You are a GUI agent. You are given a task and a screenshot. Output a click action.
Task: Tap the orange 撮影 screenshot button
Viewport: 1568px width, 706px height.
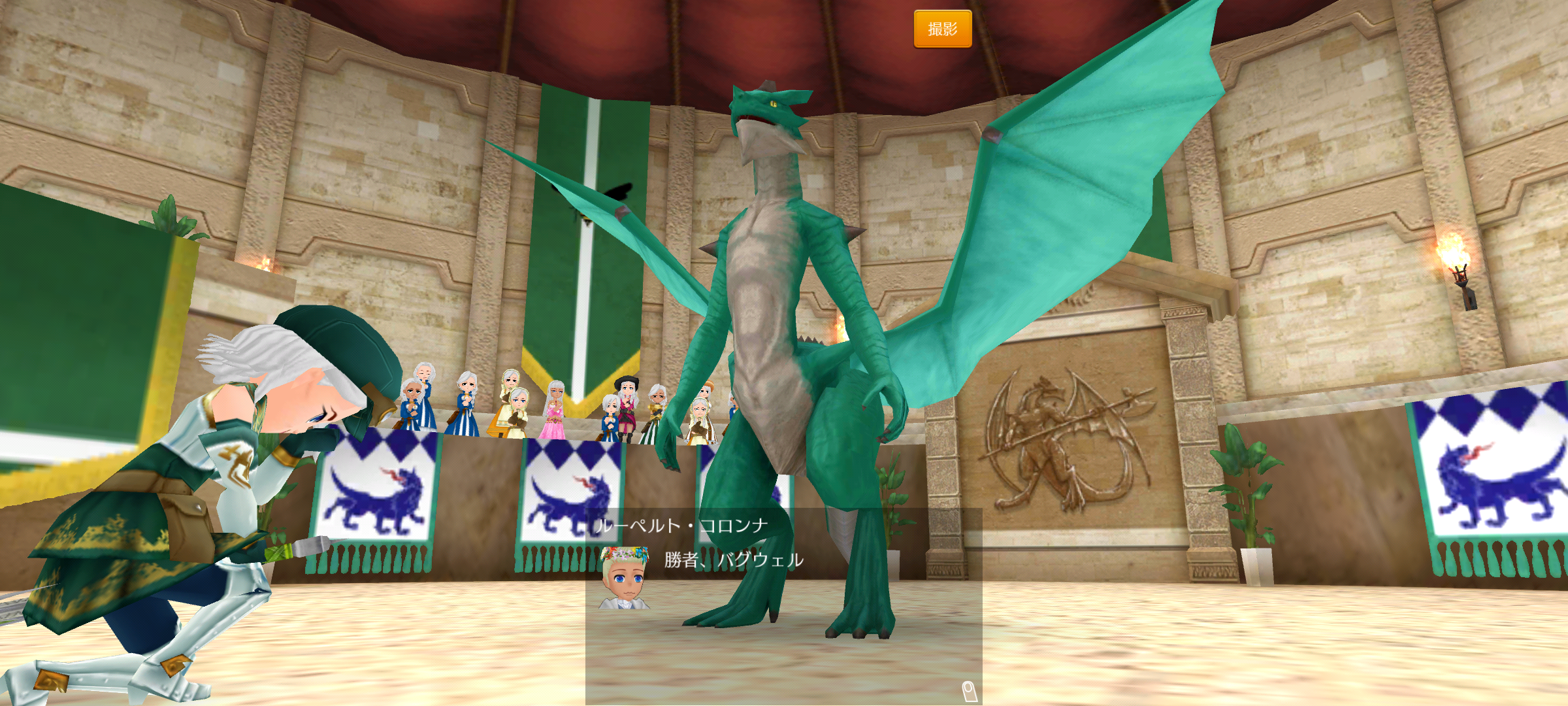pyautogui.click(x=942, y=29)
